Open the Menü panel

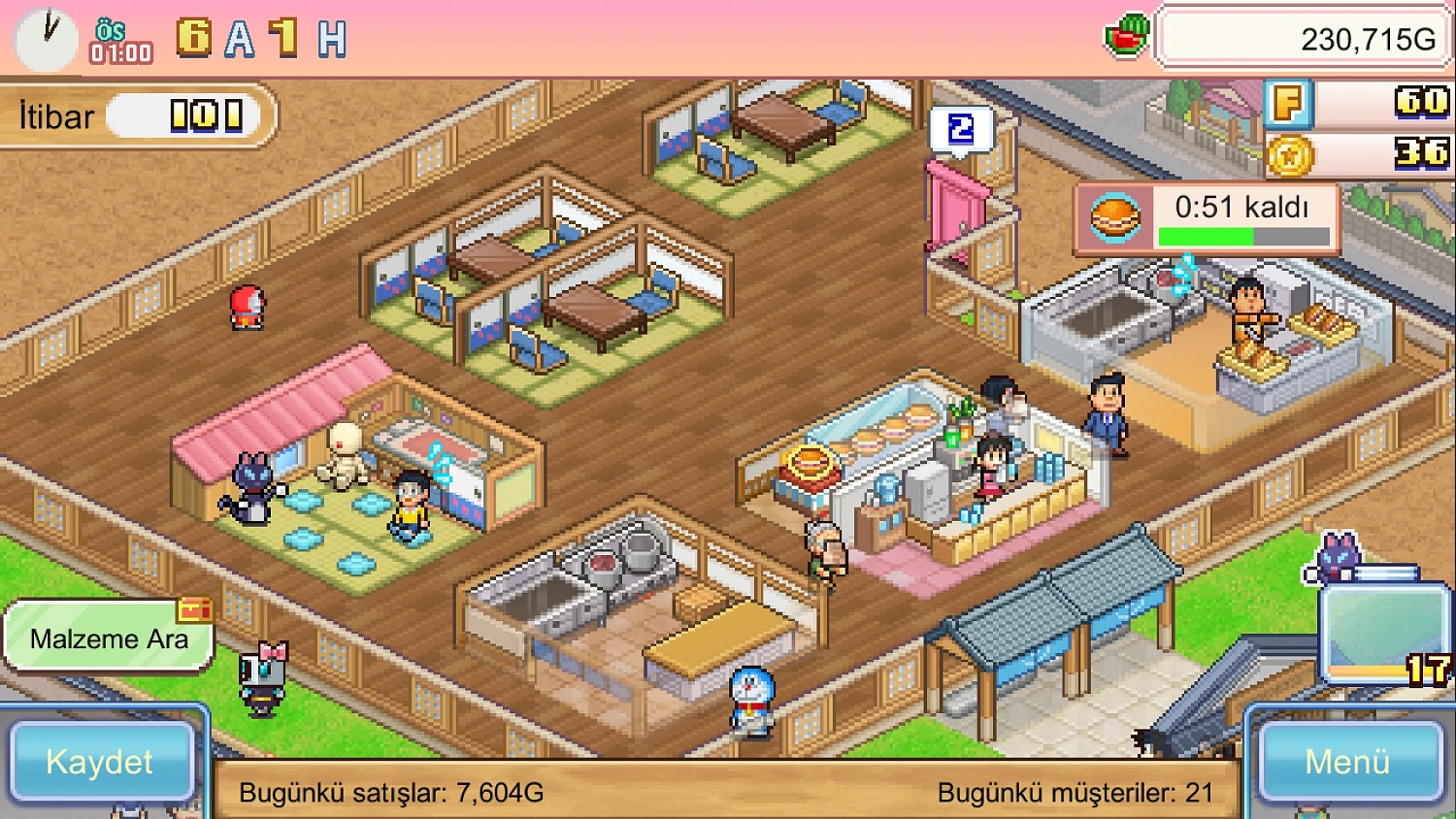(1349, 763)
